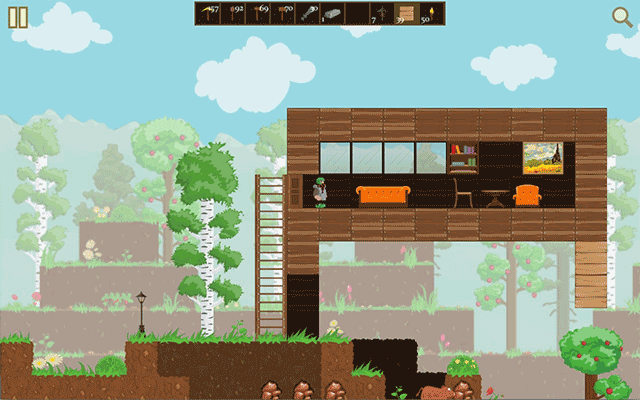Viewport: 640px width, 400px height.
Task: Select the iron ingot slot
Action: 332,13
